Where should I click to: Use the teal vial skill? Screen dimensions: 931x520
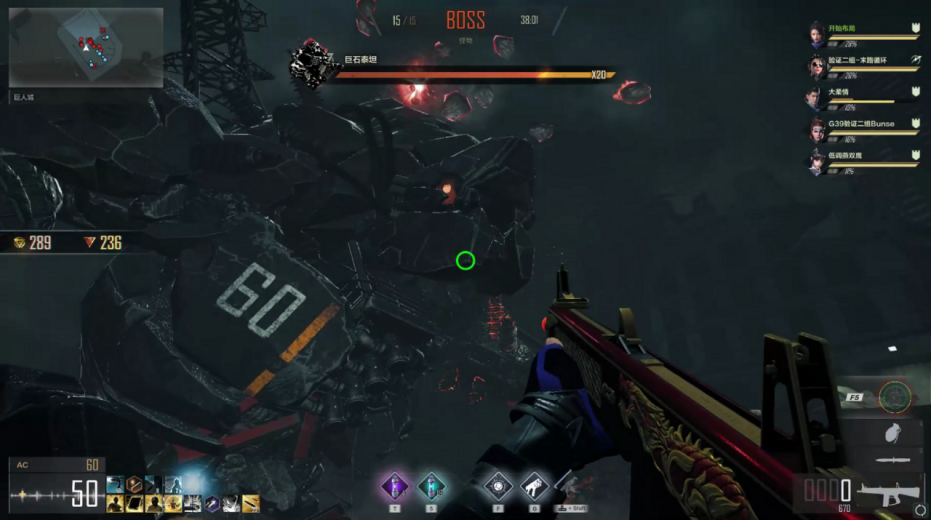pyautogui.click(x=432, y=486)
